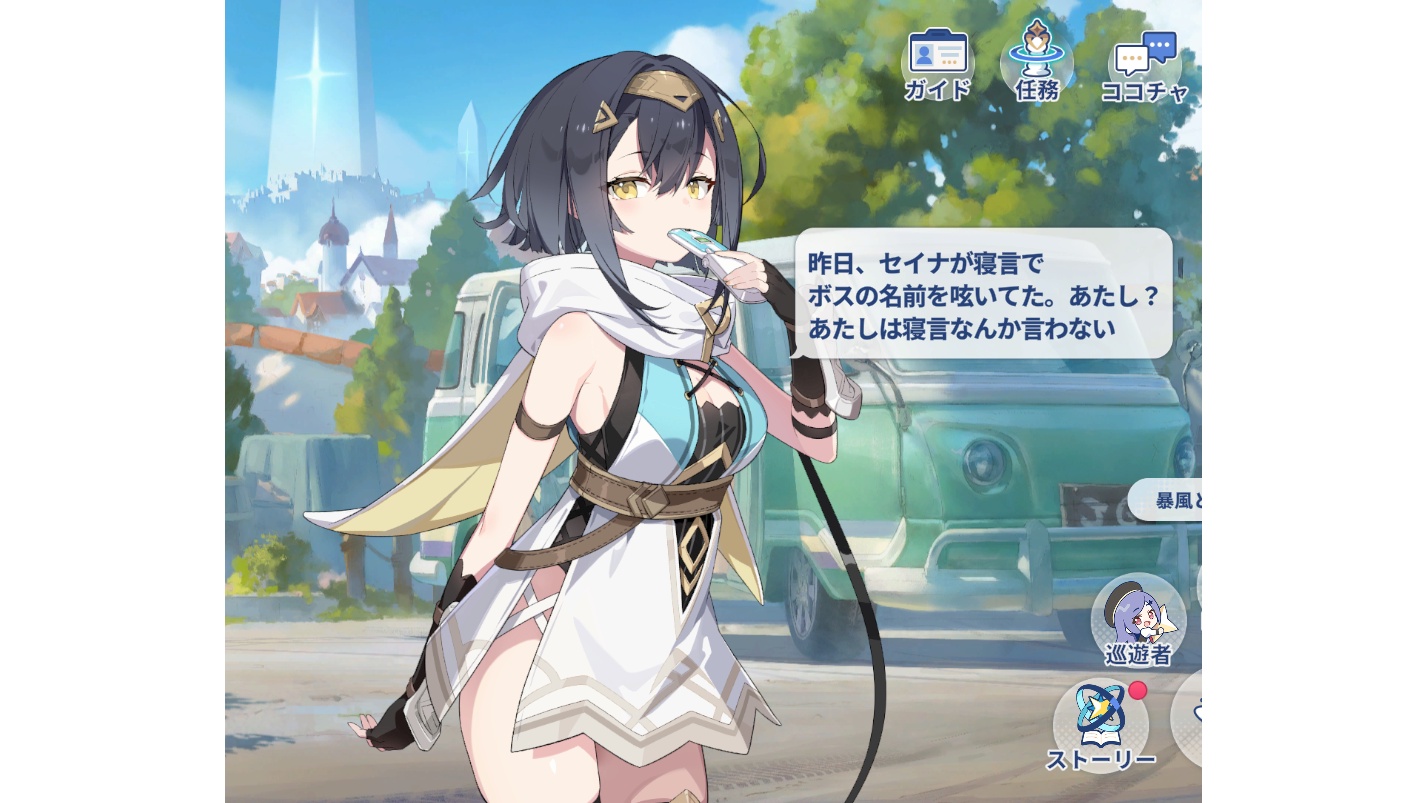This screenshot has height=803, width=1427.
Task: Click the character's speech bubble
Action: tap(984, 293)
